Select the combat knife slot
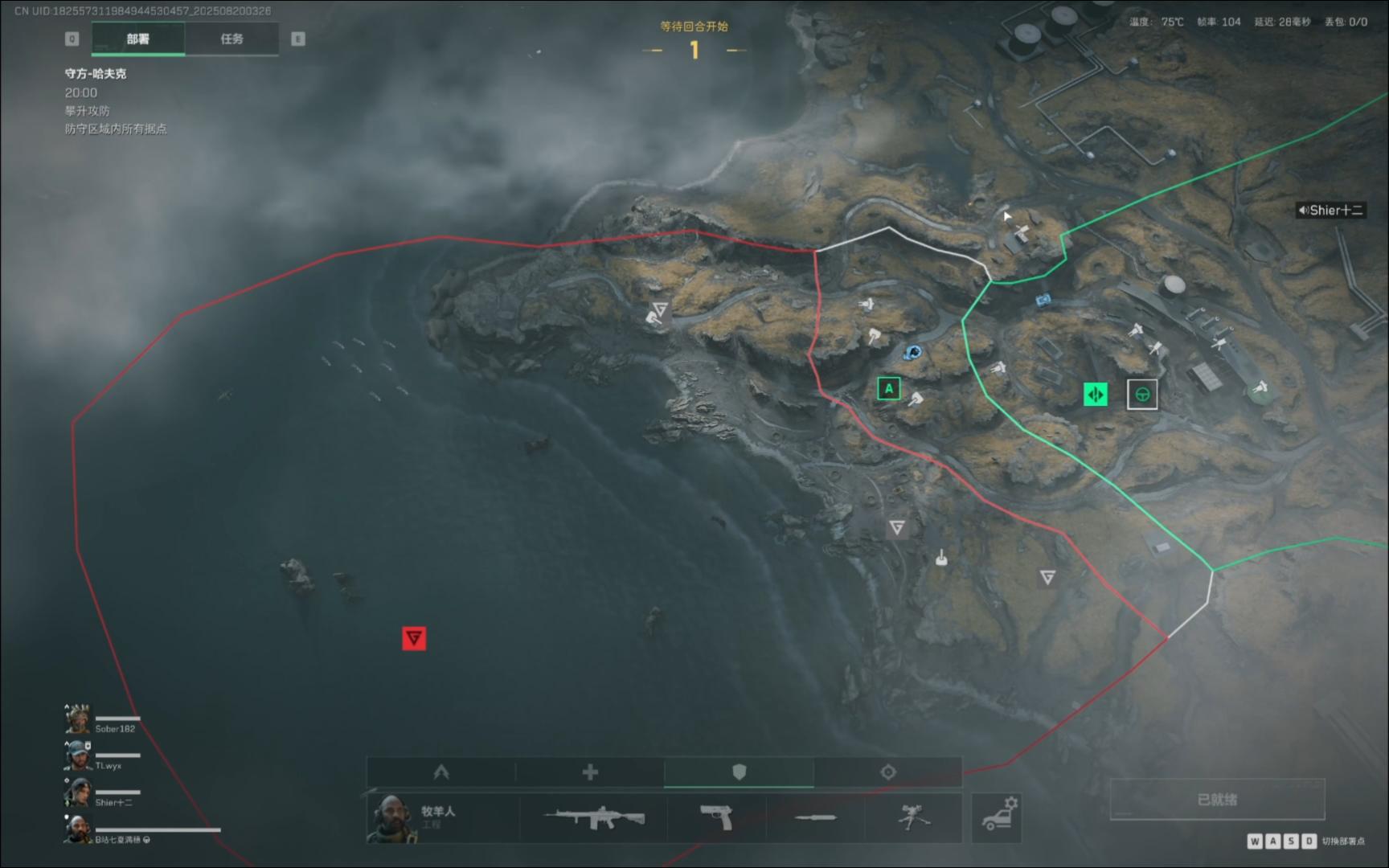Image resolution: width=1389 pixels, height=868 pixels. pos(815,818)
